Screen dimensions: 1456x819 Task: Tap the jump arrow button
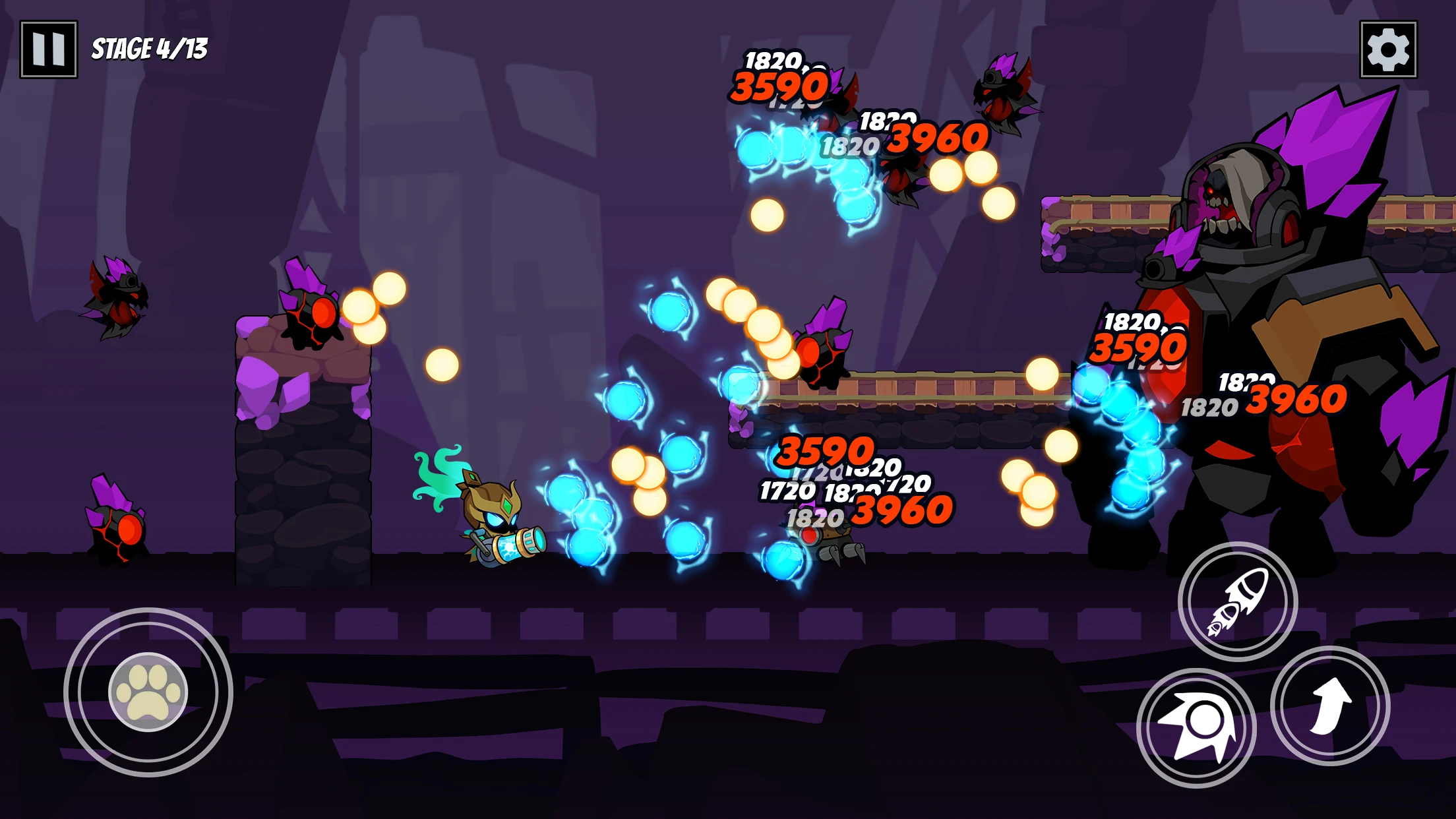coord(1330,706)
